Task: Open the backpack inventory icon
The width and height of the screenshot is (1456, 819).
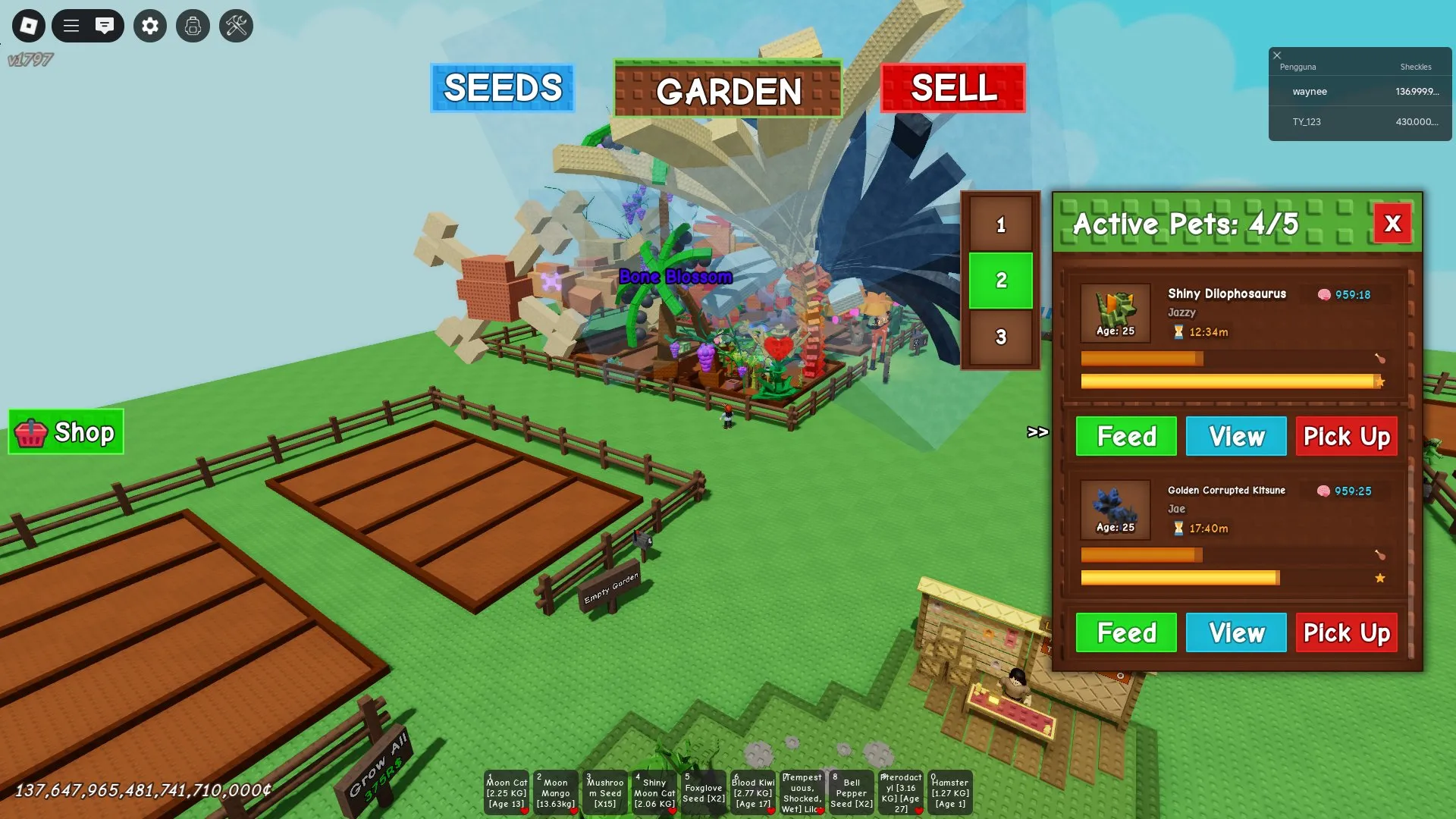Action: (193, 26)
